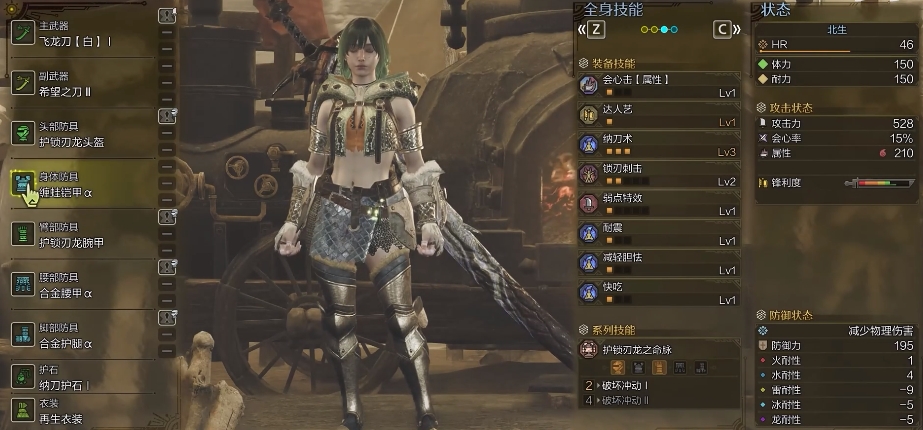Open the set bonus 护锁刃龙之命脉 entry

[660, 350]
